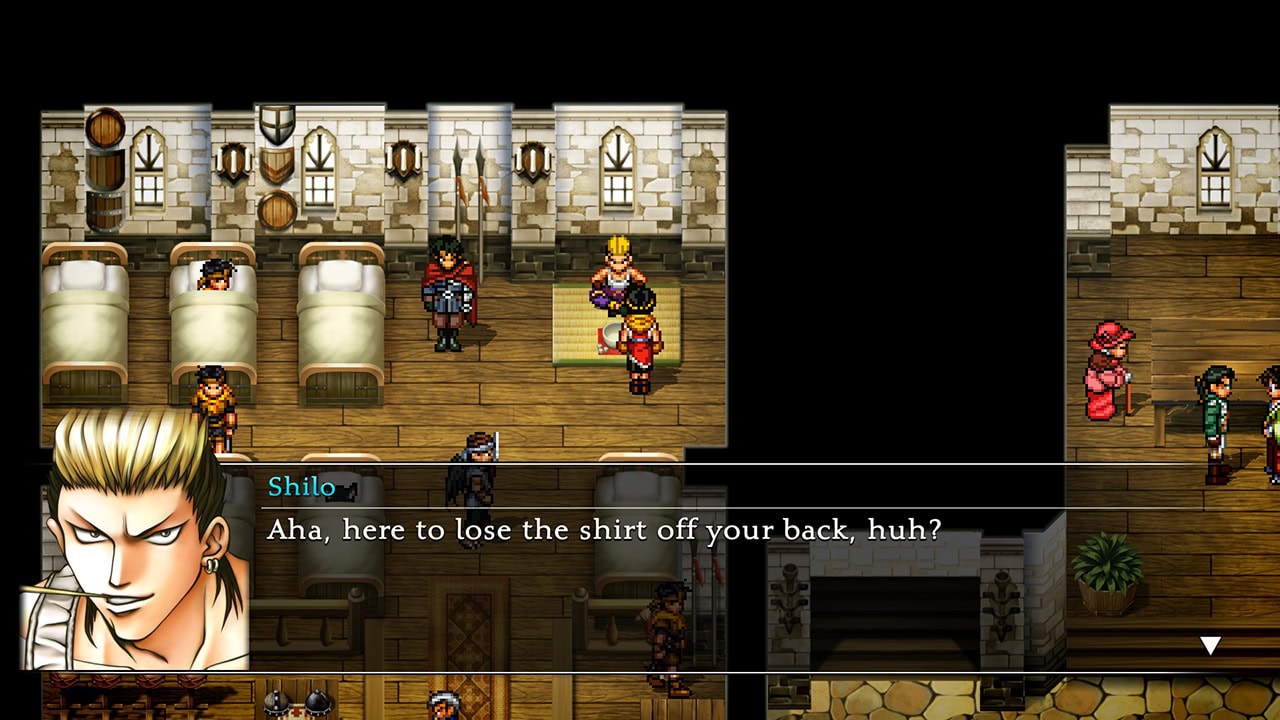Advance dialogue with the white arrow indicator

(1210, 646)
